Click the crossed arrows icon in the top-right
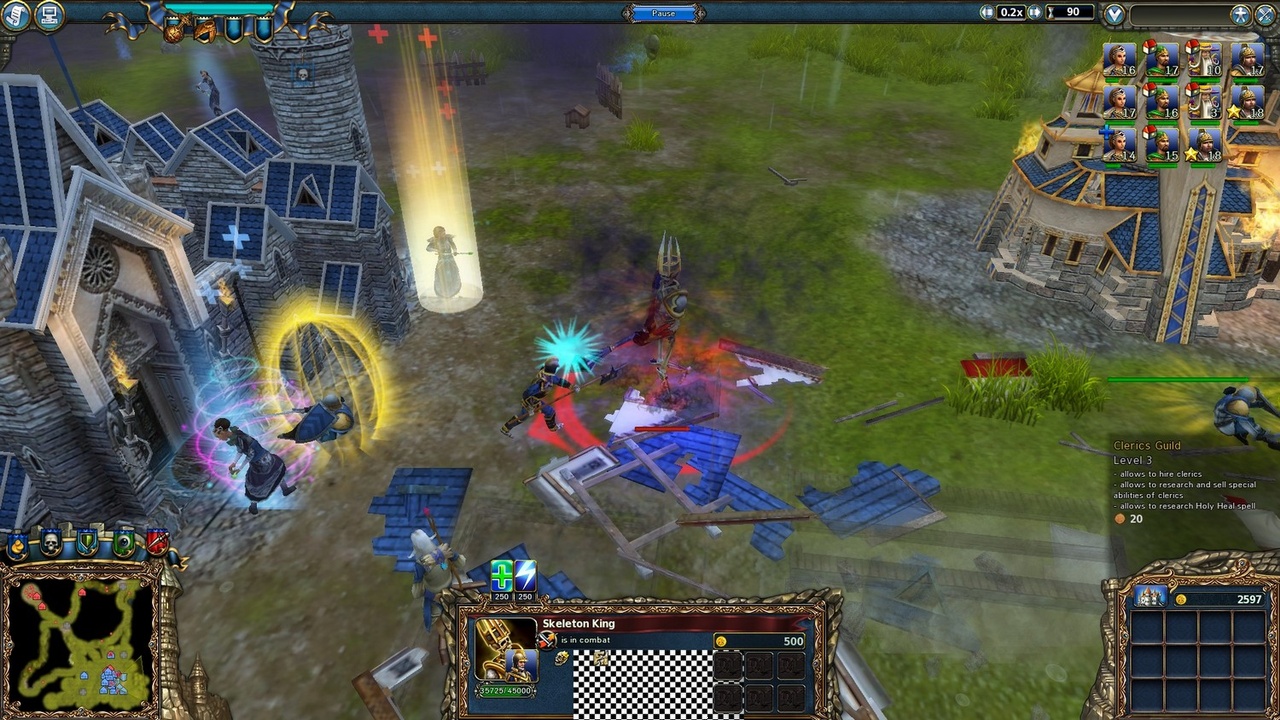Image resolution: width=1280 pixels, height=720 pixels. click(1263, 14)
